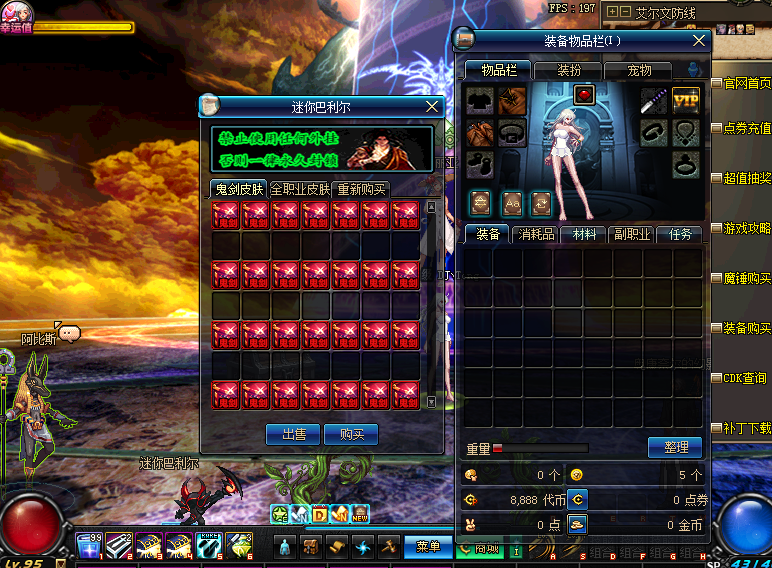
Task: Open the 菜单 menu button
Action: pos(428,547)
